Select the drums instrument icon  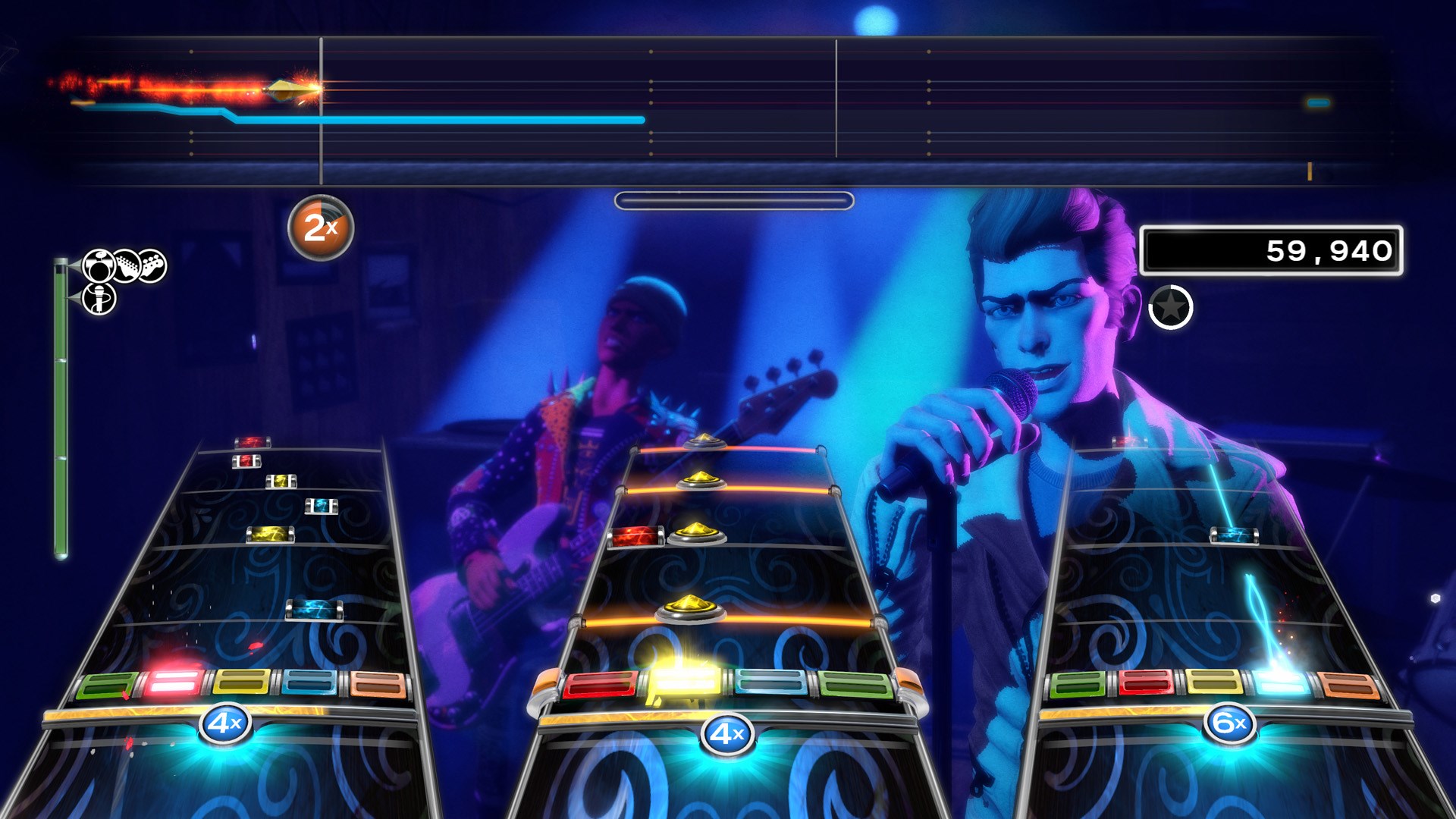97,265
